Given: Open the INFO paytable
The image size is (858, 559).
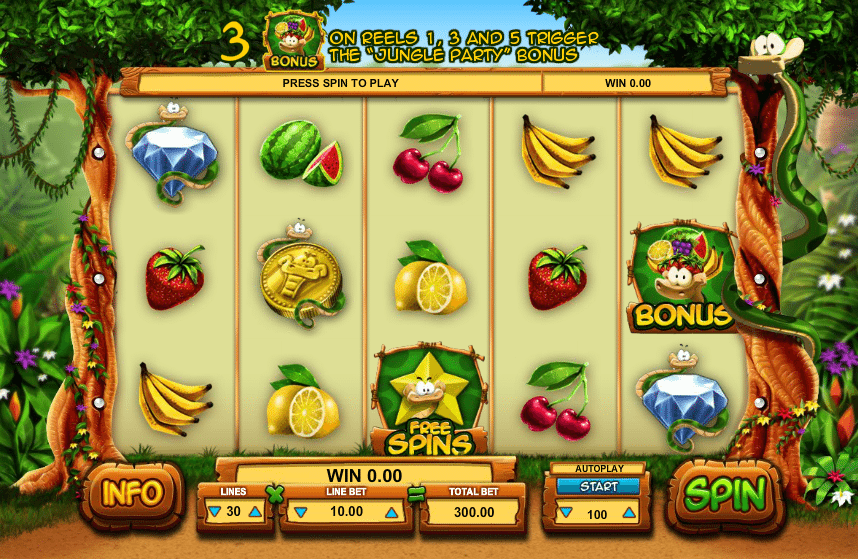Looking at the screenshot, I should 132,492.
